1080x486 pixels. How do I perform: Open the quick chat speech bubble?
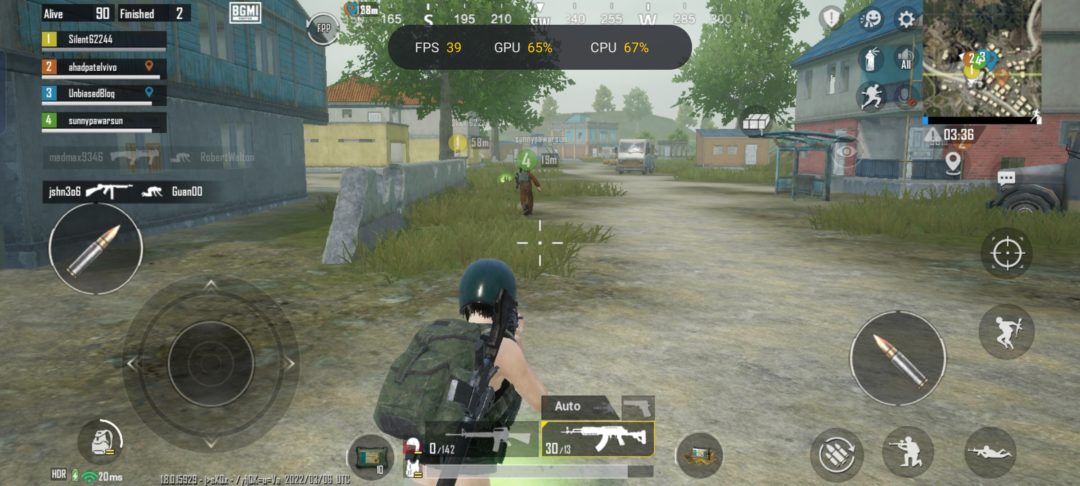[1006, 178]
